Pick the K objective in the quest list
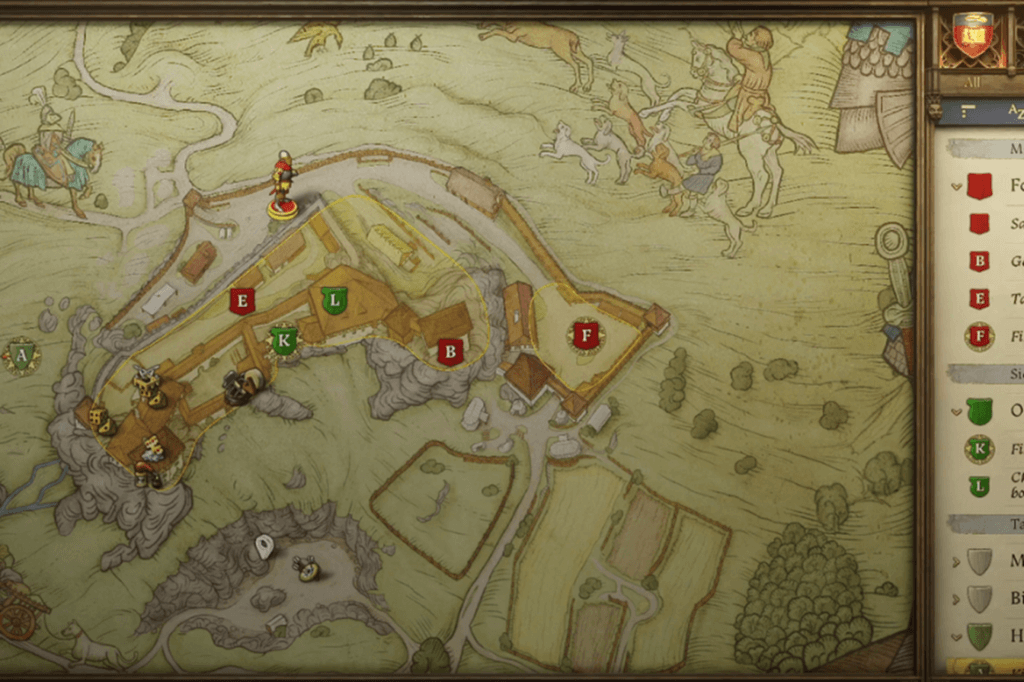 [x=979, y=449]
